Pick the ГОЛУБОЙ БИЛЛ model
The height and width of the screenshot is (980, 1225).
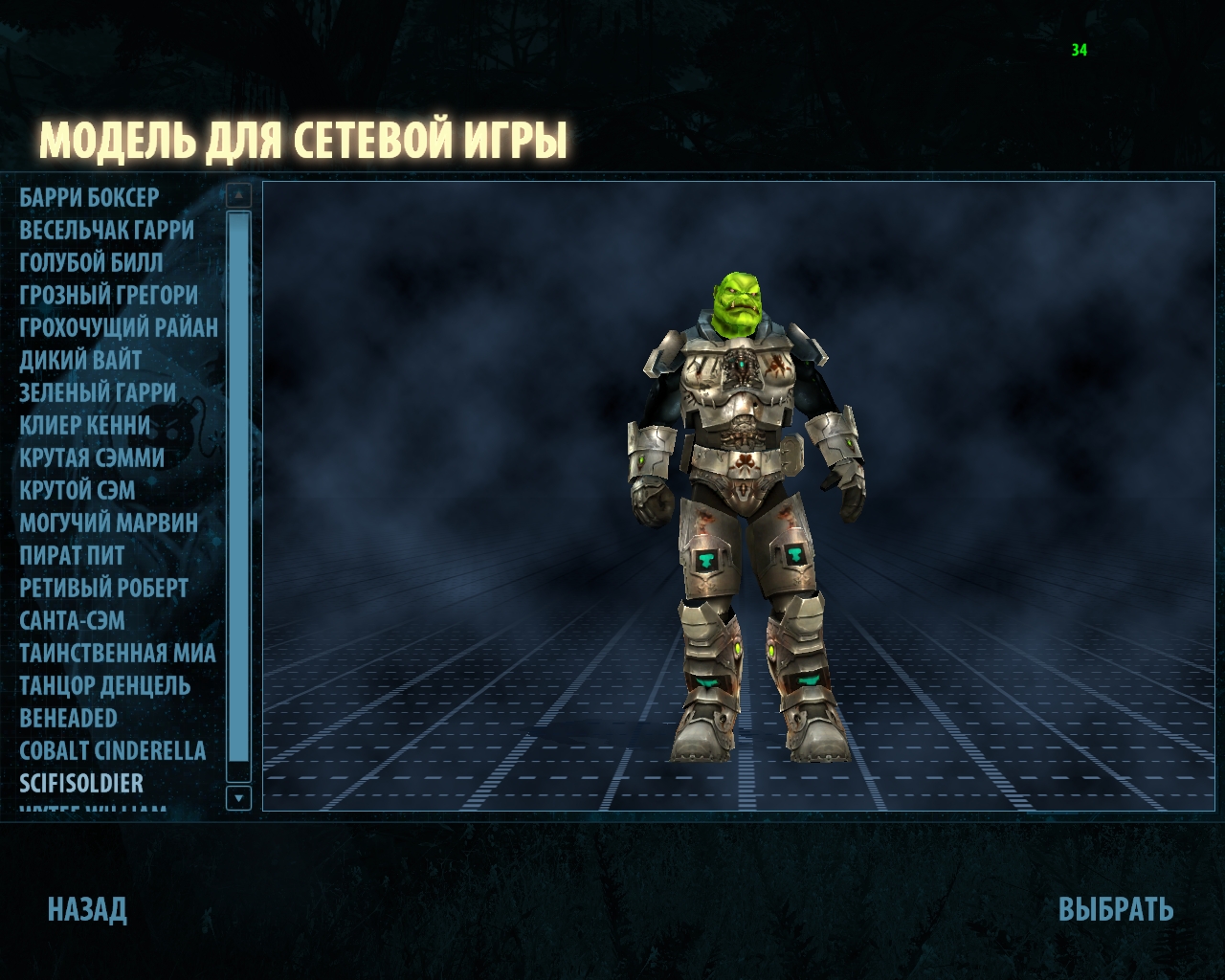(x=91, y=263)
